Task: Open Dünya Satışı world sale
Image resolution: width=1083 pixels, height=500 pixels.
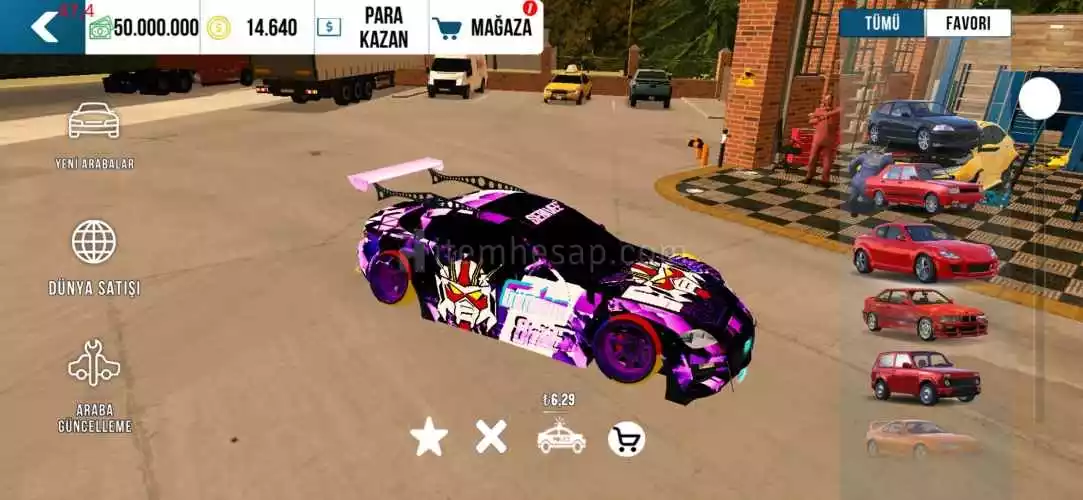Action: coord(94,257)
